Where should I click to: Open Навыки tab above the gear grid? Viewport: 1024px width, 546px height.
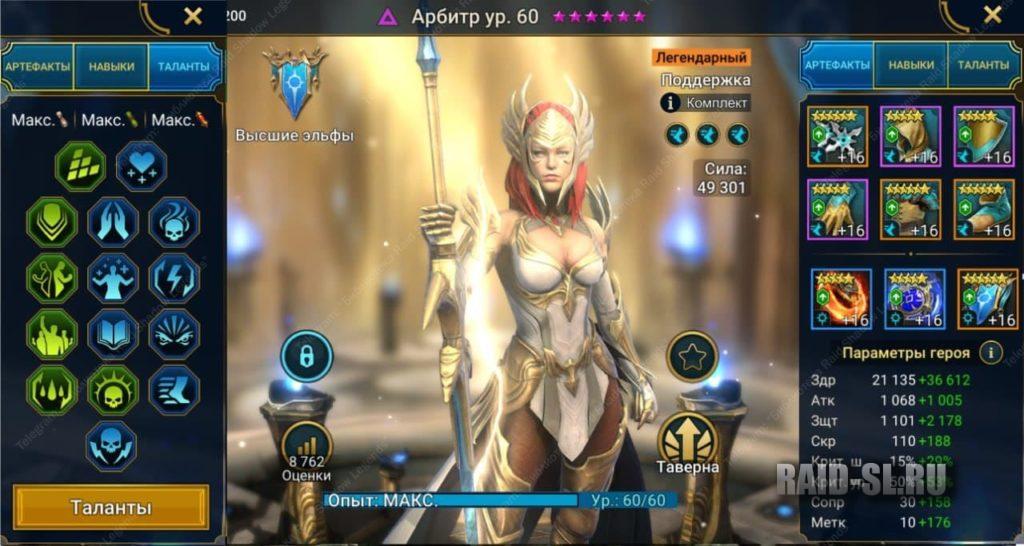point(911,65)
